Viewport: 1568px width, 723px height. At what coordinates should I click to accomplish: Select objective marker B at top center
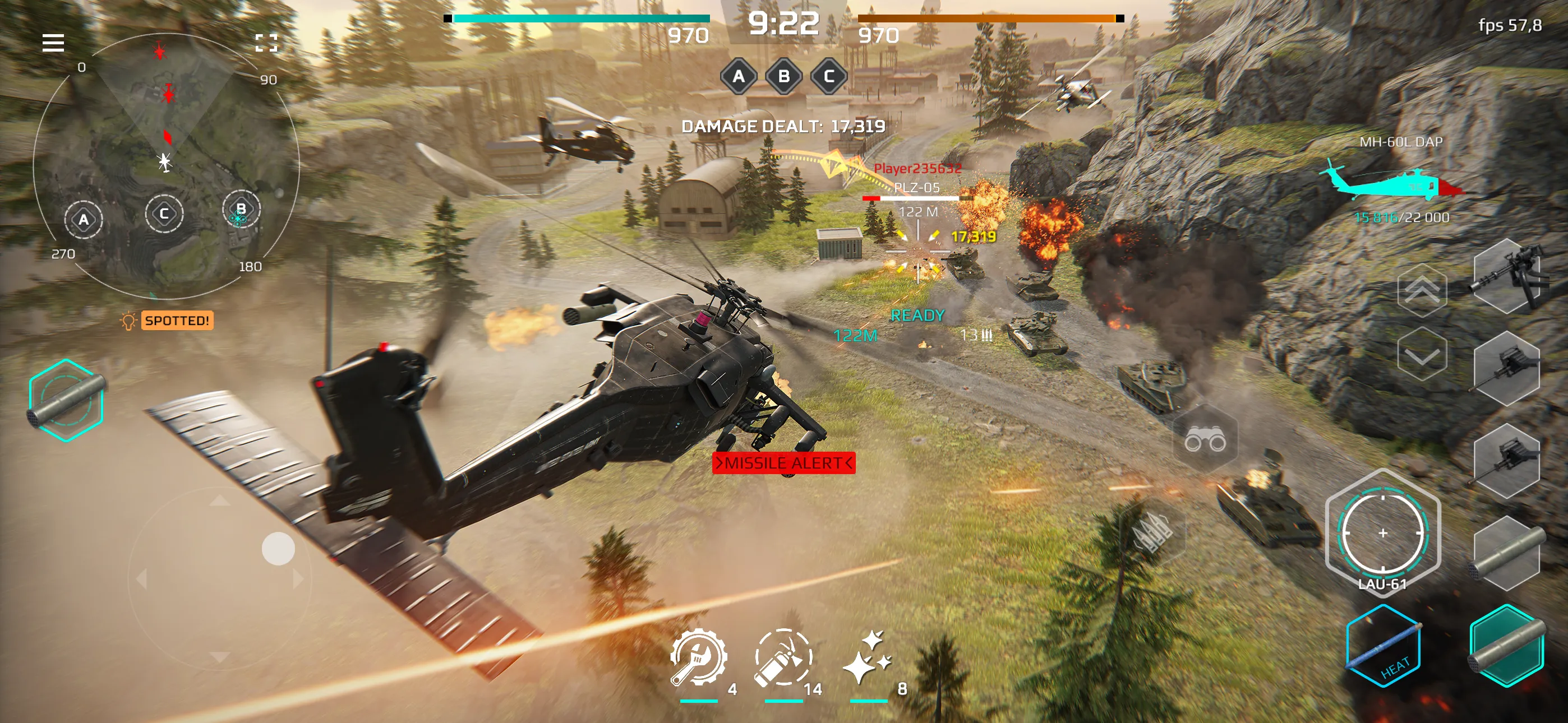784,77
